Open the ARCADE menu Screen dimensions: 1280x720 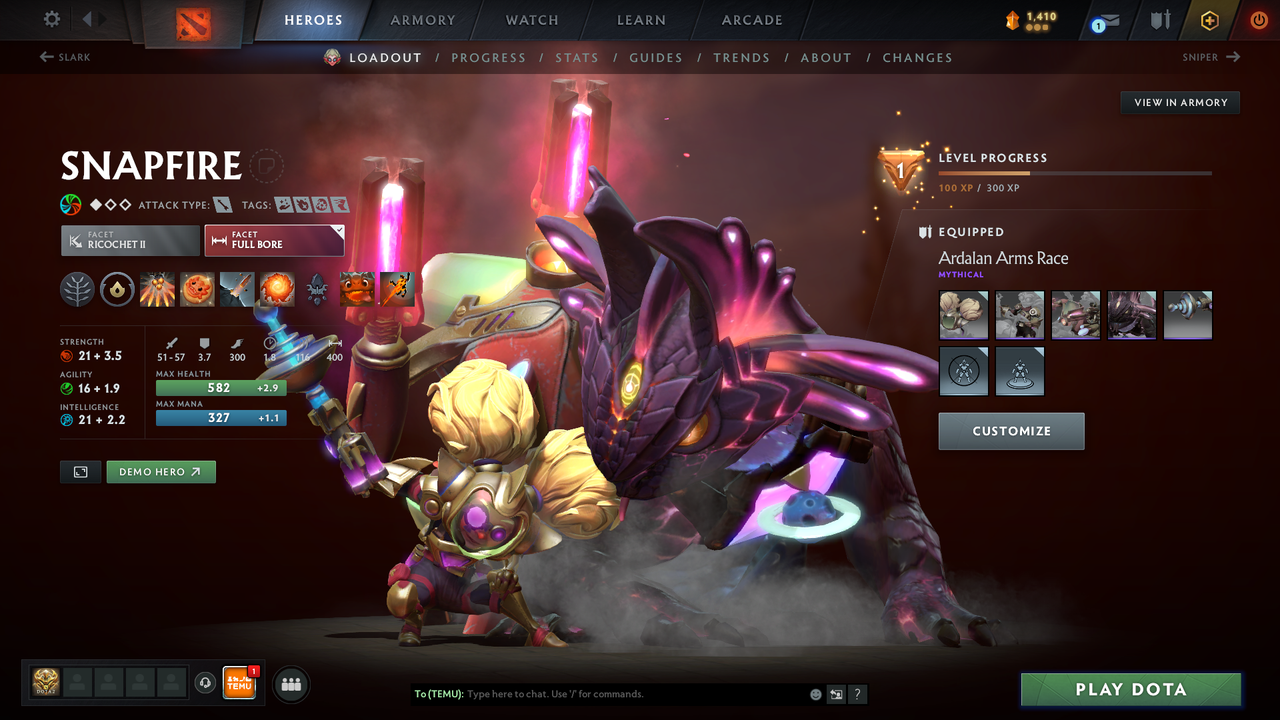coord(751,20)
